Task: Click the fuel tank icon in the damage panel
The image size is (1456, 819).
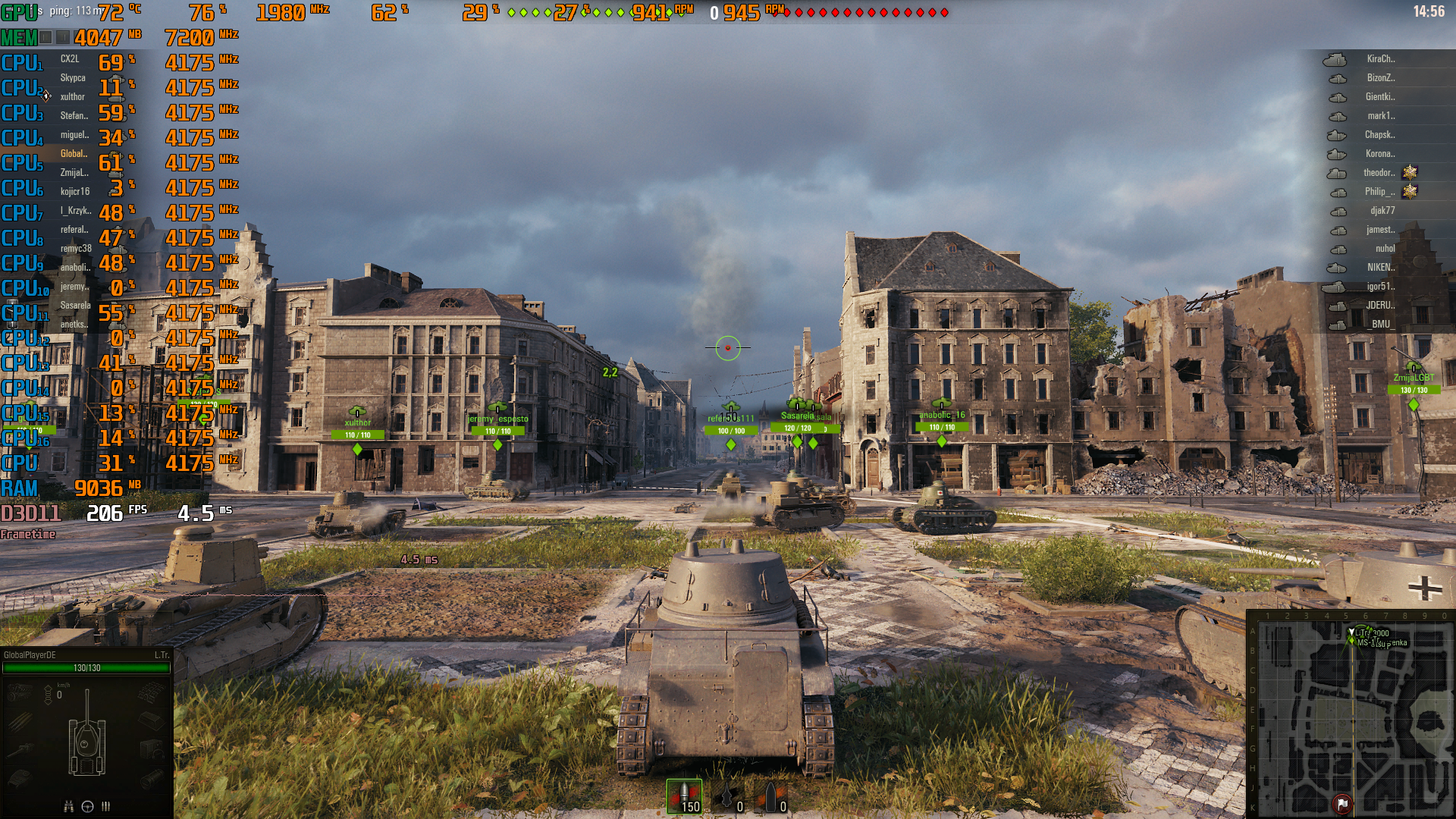Action: tap(153, 721)
